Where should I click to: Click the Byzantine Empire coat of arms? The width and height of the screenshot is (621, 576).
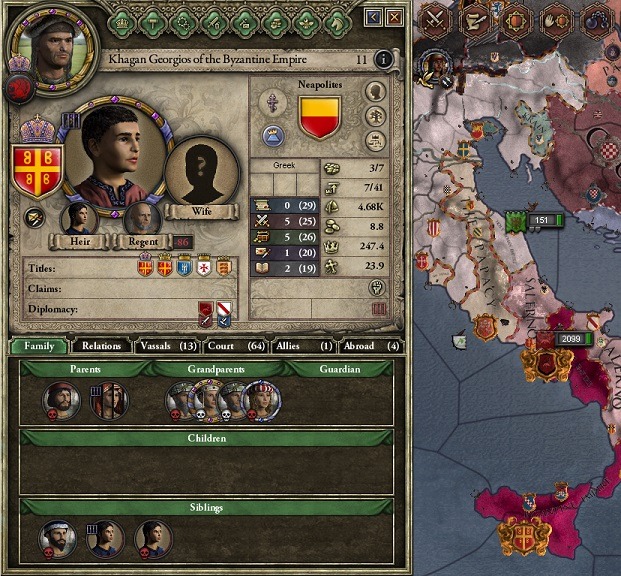click(34, 170)
